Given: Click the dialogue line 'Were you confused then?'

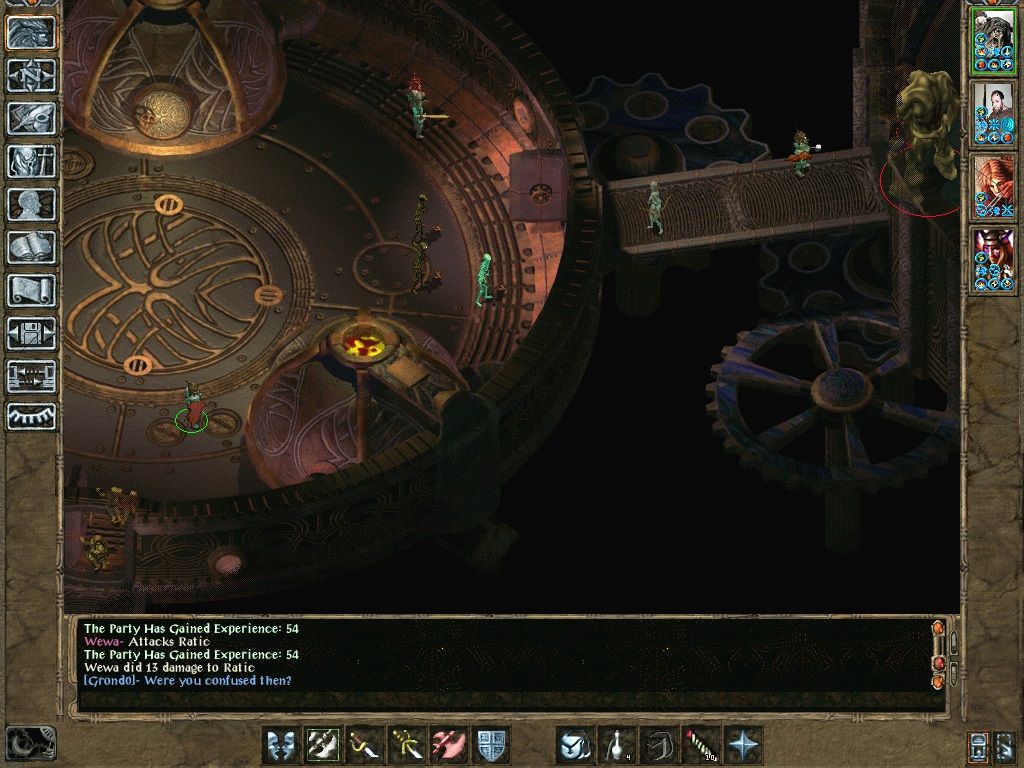Looking at the screenshot, I should pos(188,681).
